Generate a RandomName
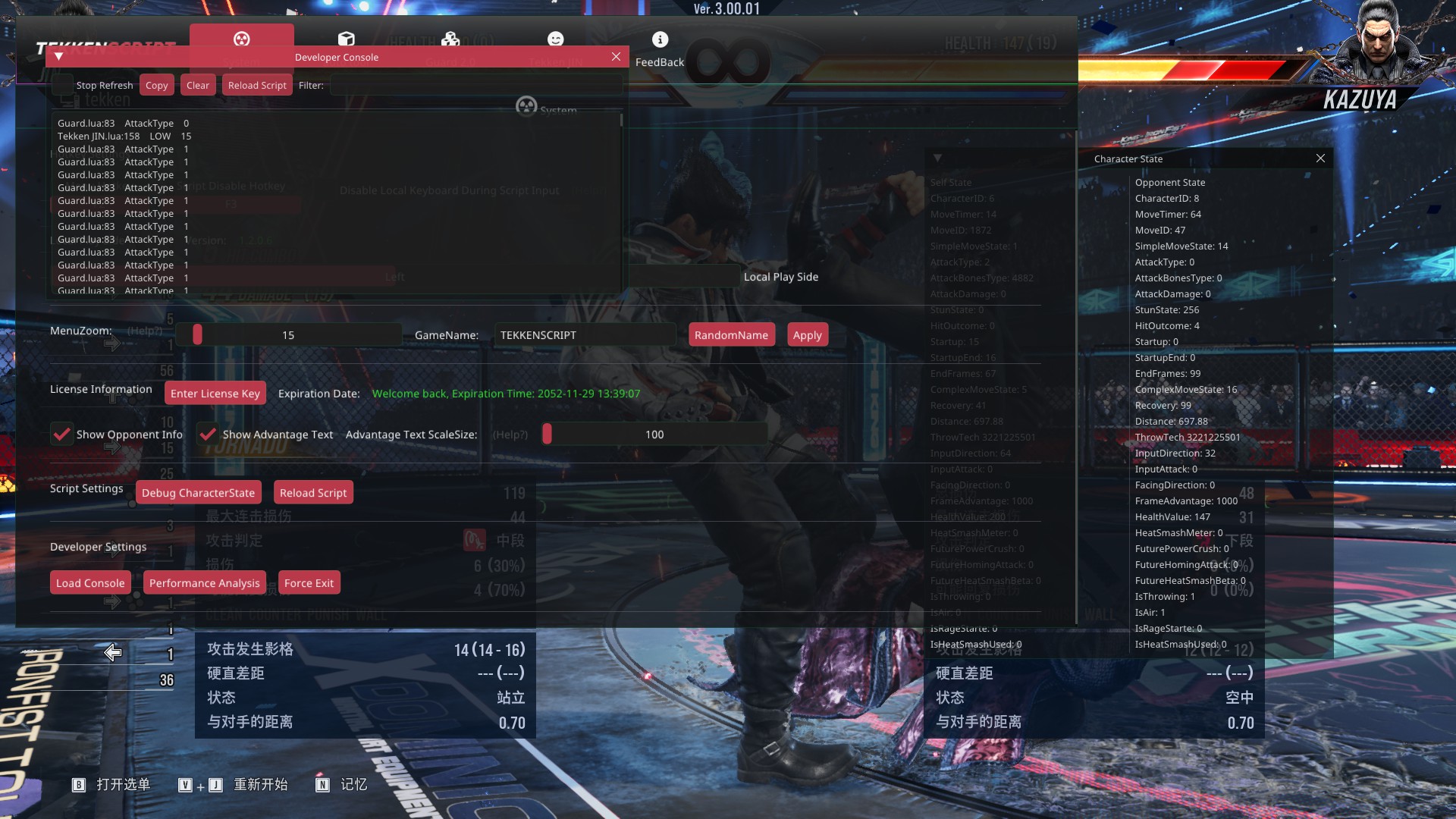 point(731,334)
